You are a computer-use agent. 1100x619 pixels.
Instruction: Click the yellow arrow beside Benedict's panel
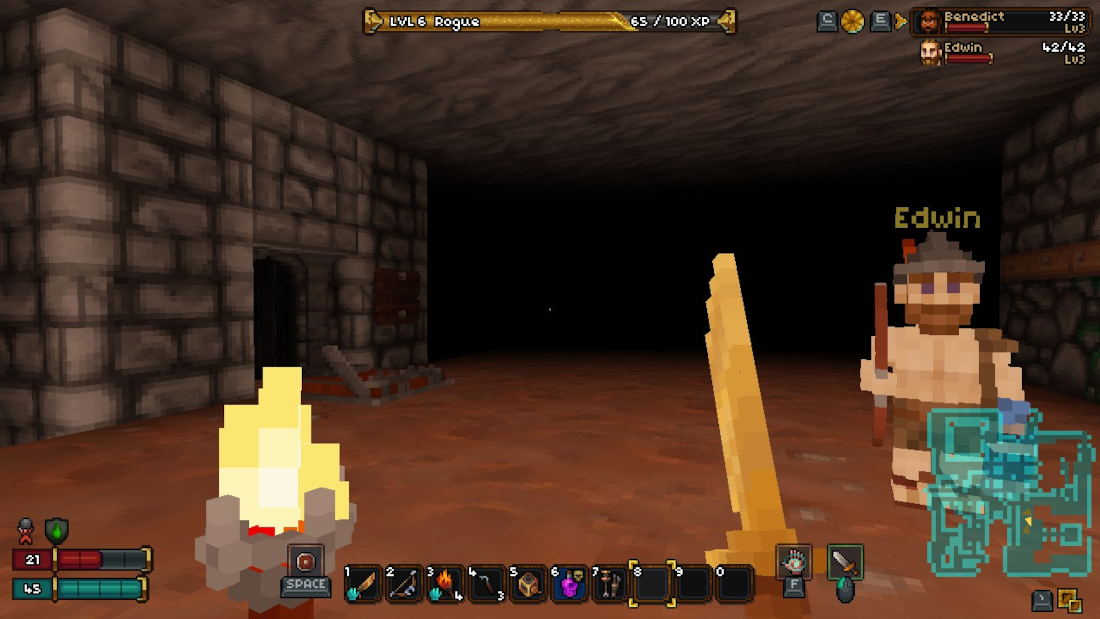coord(901,21)
